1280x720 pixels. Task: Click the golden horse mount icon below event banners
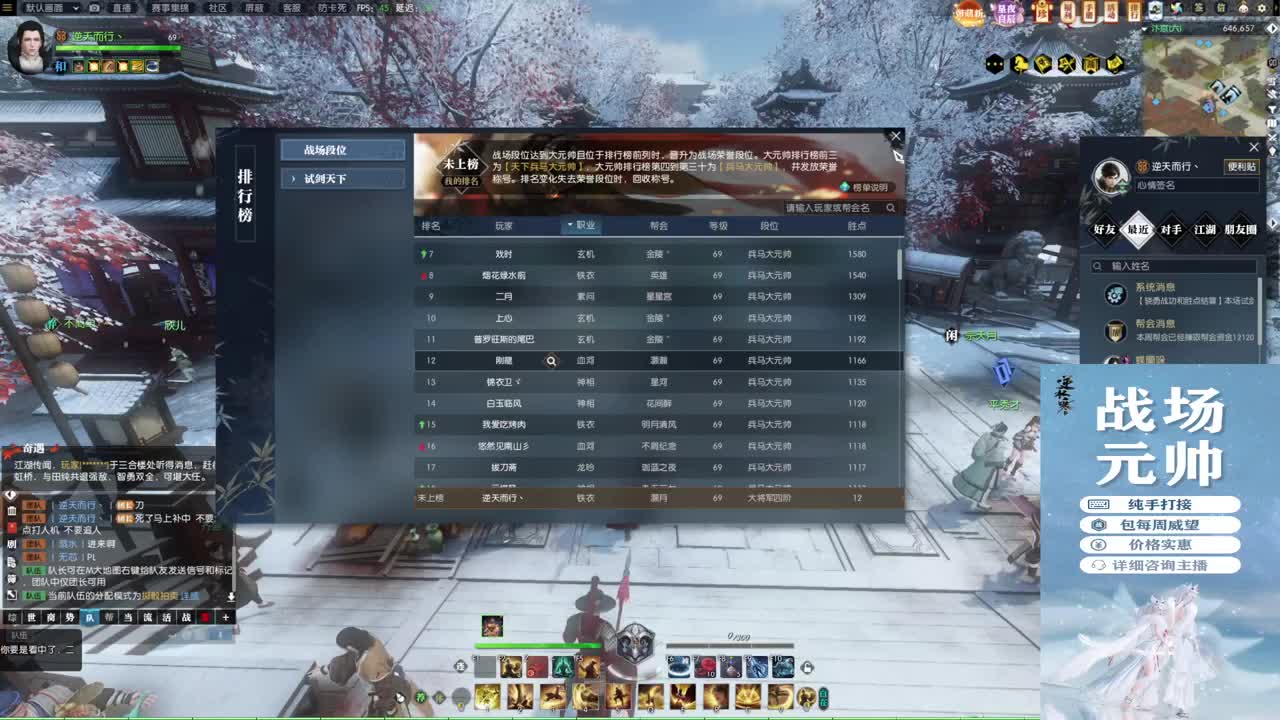click(x=1020, y=64)
